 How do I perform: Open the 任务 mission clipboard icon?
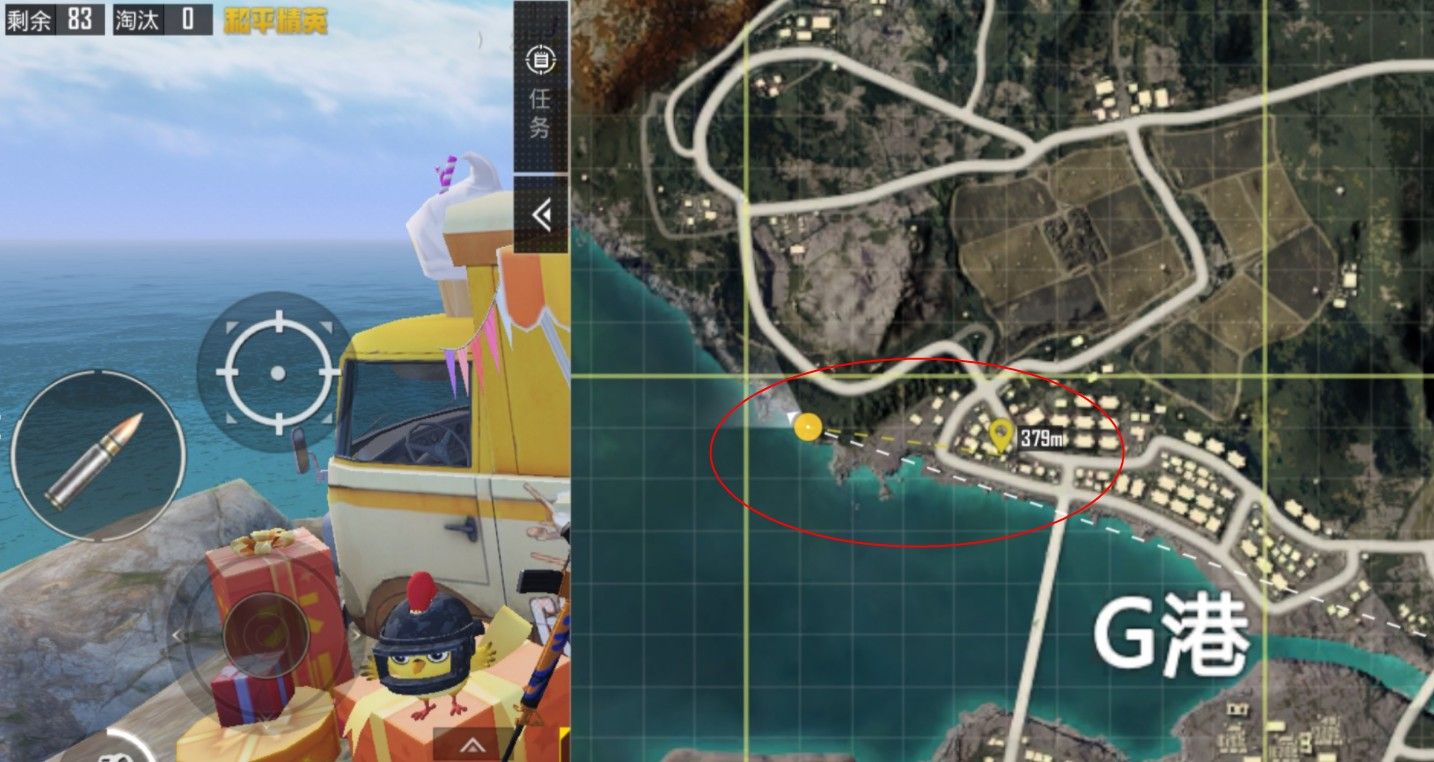click(540, 60)
